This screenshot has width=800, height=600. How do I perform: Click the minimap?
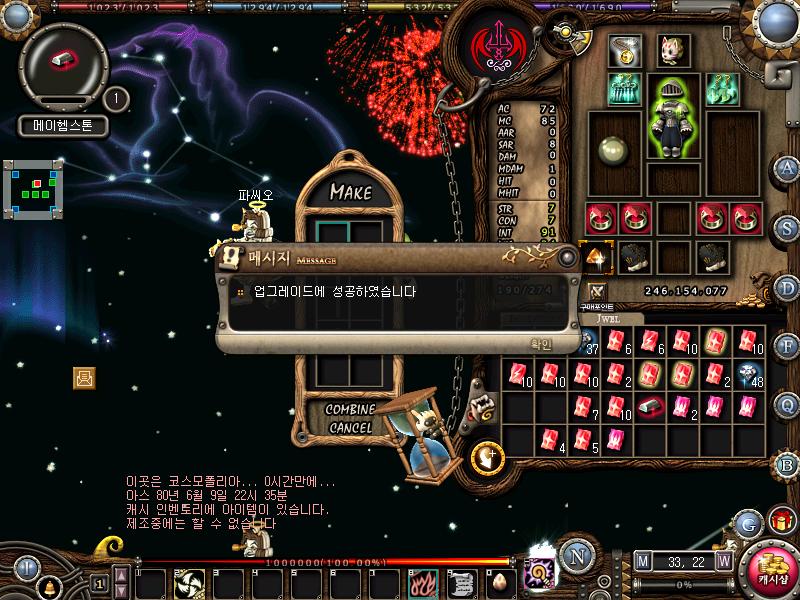33,185
